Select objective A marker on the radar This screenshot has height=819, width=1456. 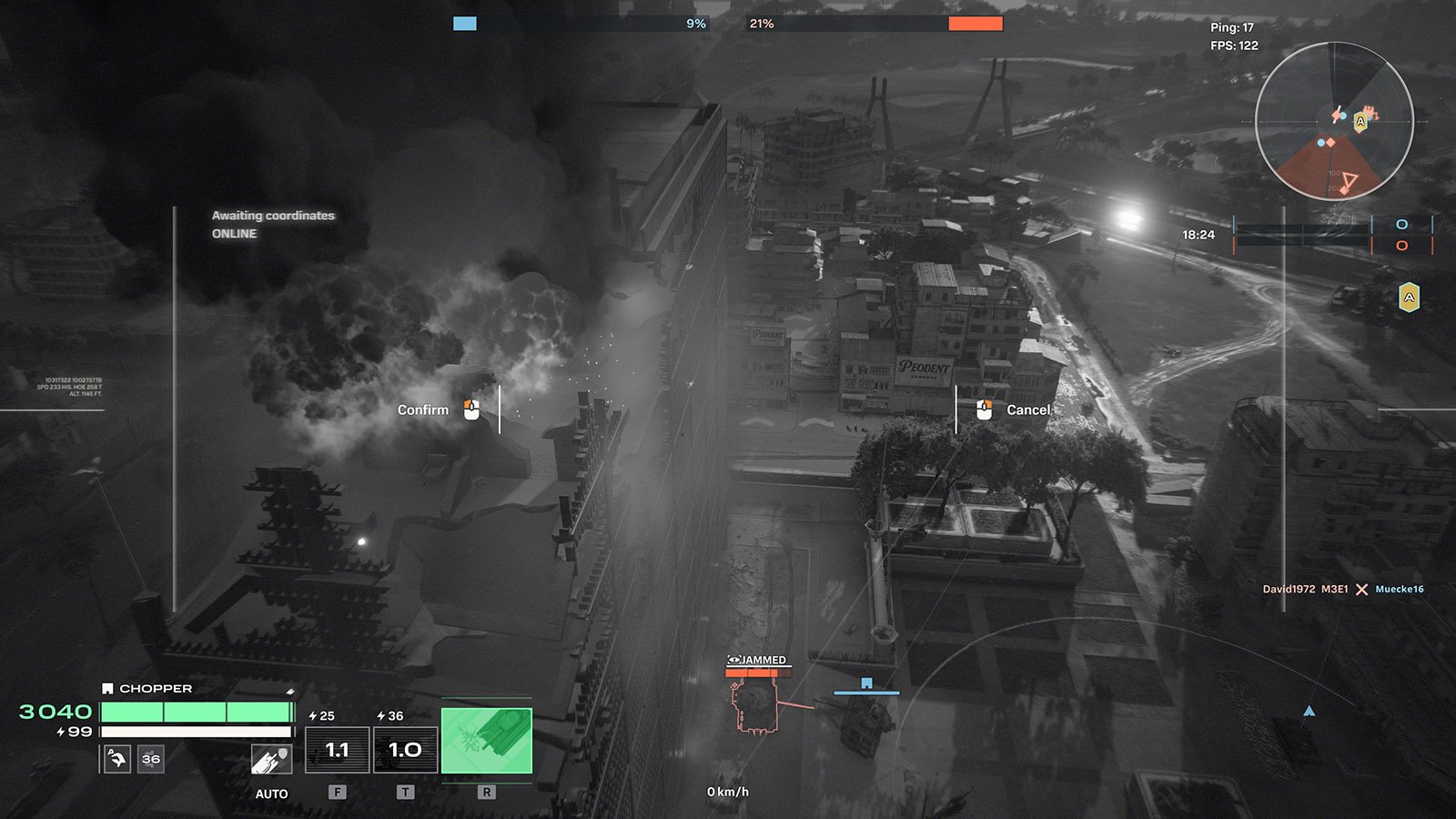coord(1360,121)
